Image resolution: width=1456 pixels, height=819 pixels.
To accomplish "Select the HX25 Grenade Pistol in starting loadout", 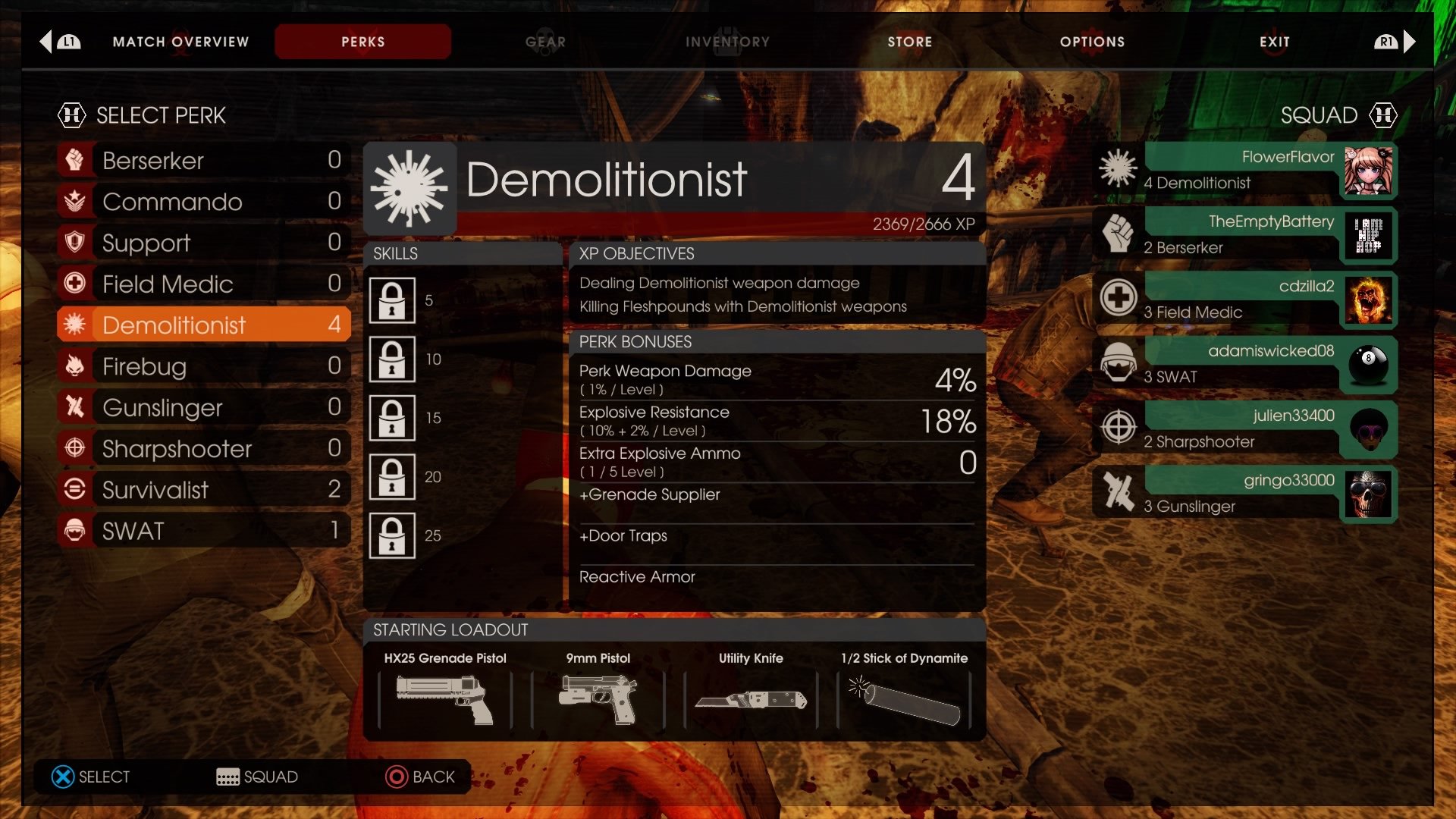I will (x=444, y=698).
